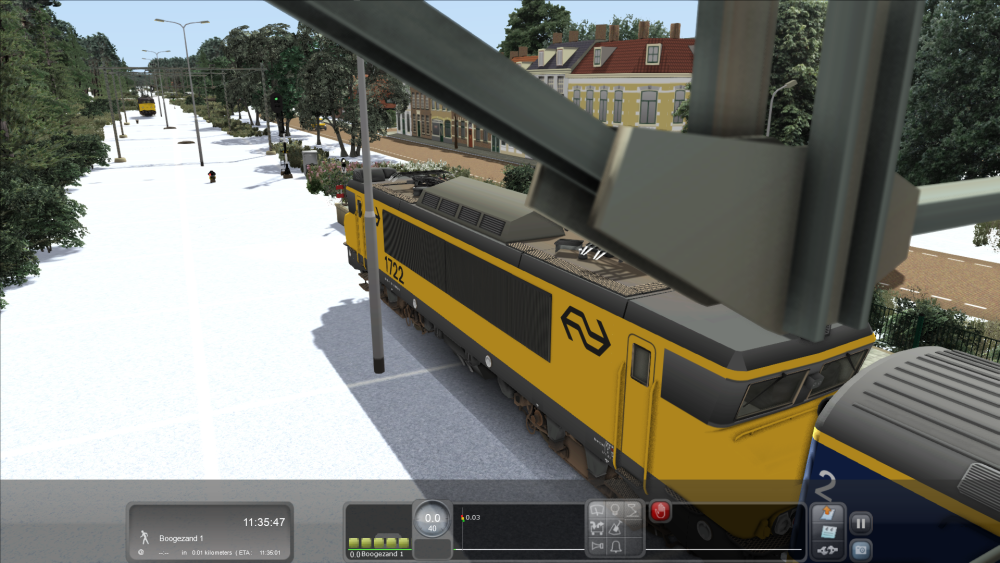Toggle the windscreen wipers icon
Image resolution: width=1000 pixels, height=563 pixels.
pyautogui.click(x=598, y=511)
